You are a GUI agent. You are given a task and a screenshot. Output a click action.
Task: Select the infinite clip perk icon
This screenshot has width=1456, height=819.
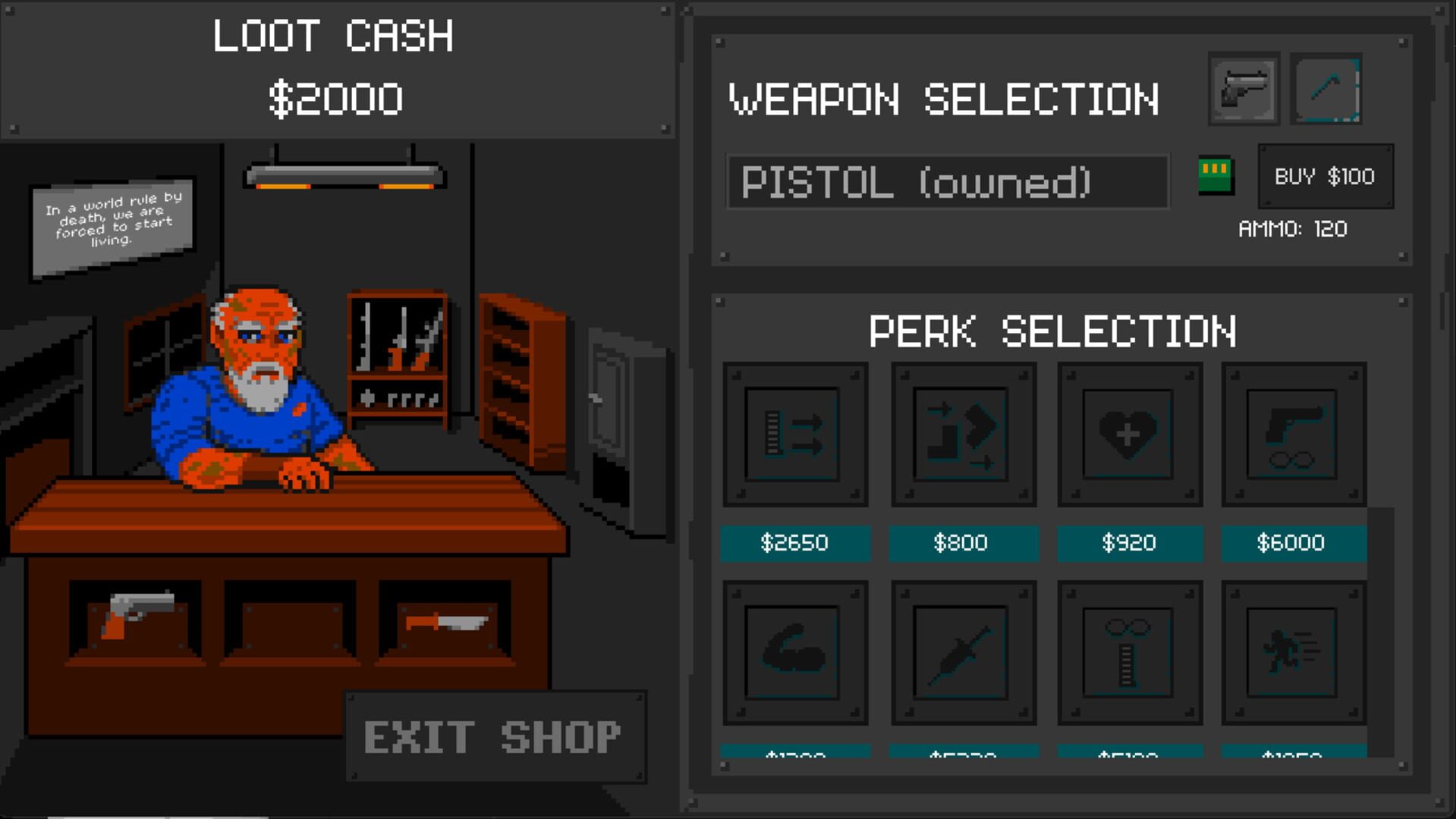1130,652
